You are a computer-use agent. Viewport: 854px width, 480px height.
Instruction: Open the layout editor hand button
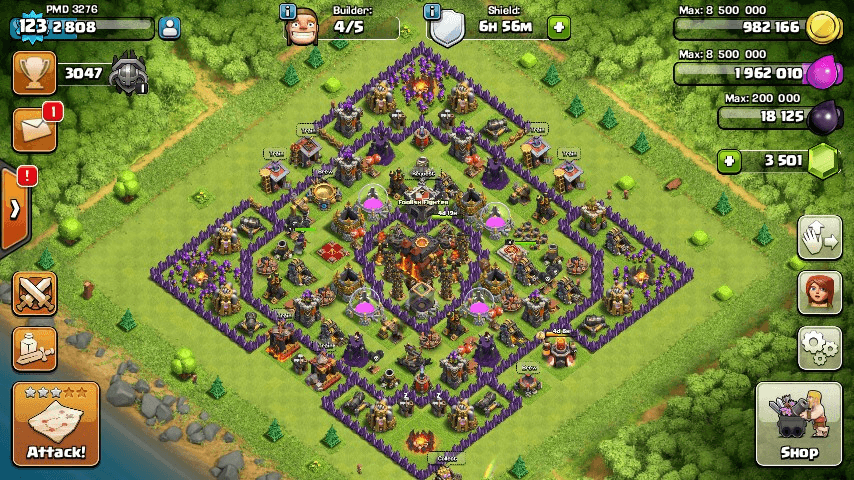(x=819, y=237)
